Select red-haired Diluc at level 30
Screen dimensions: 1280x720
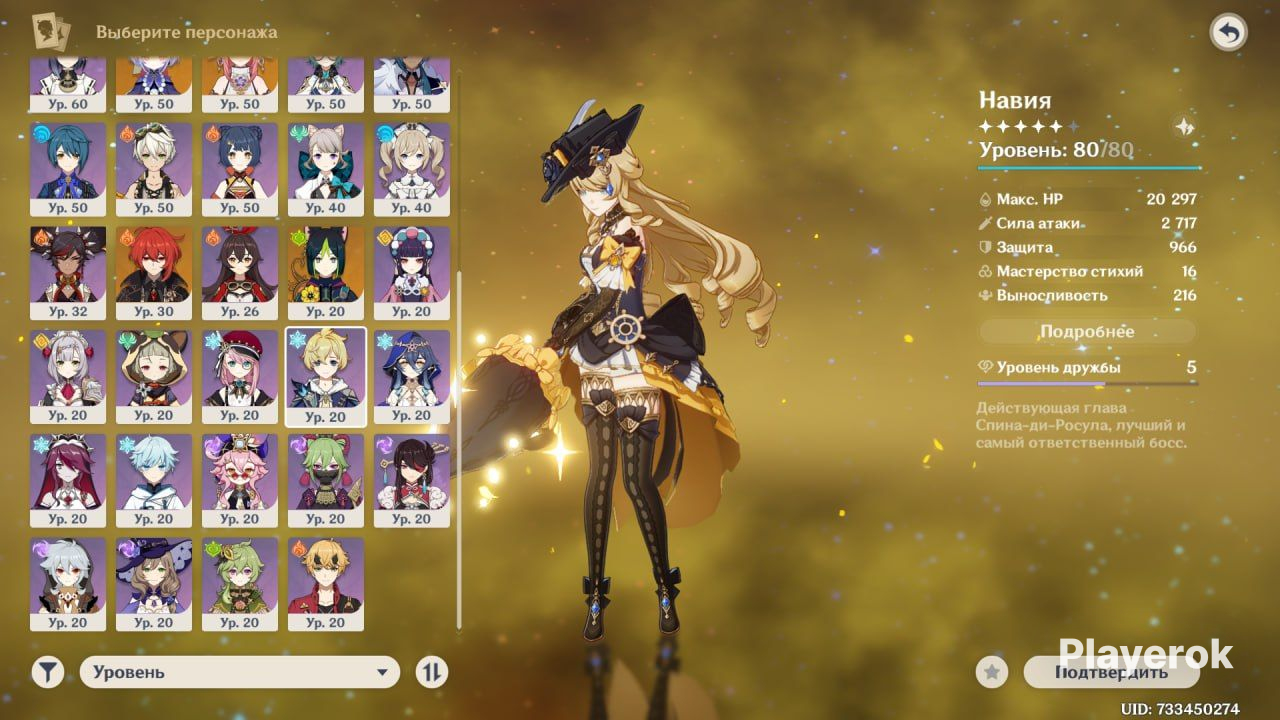point(153,264)
